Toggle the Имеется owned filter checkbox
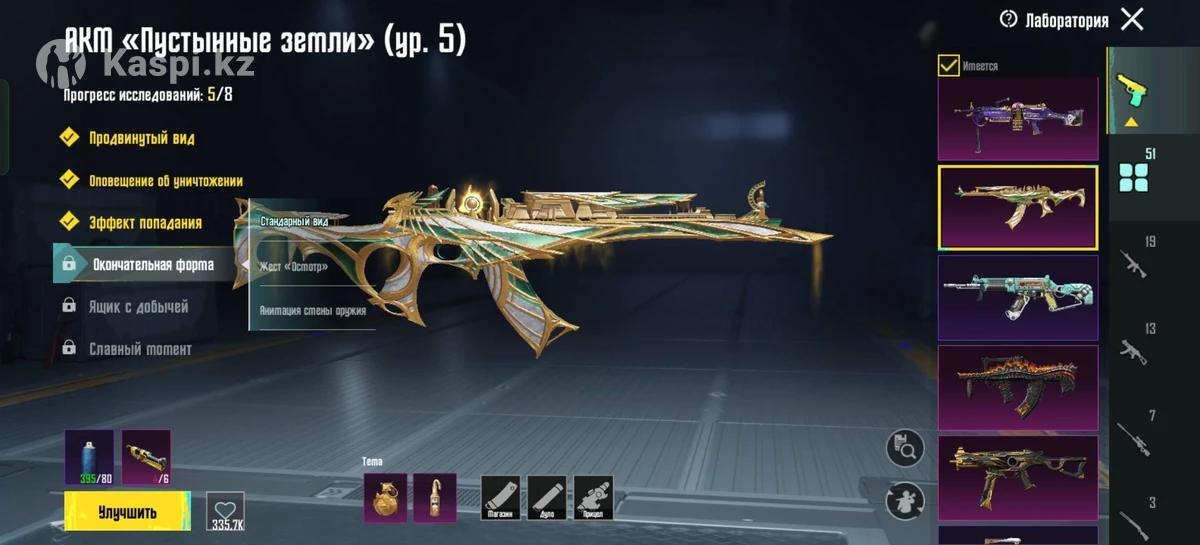This screenshot has height=545, width=1200. click(x=948, y=66)
